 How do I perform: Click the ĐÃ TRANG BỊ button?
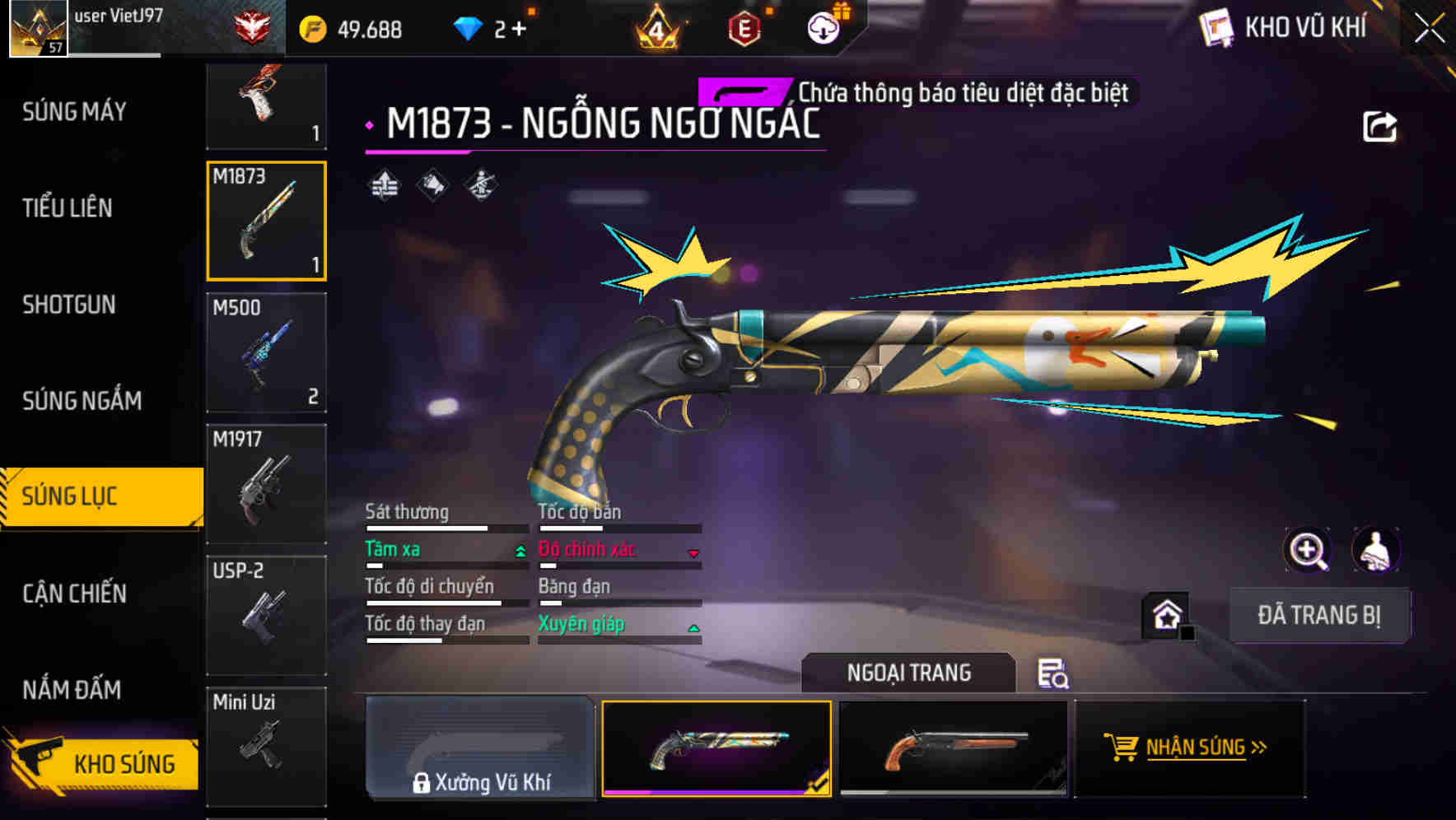[1319, 614]
